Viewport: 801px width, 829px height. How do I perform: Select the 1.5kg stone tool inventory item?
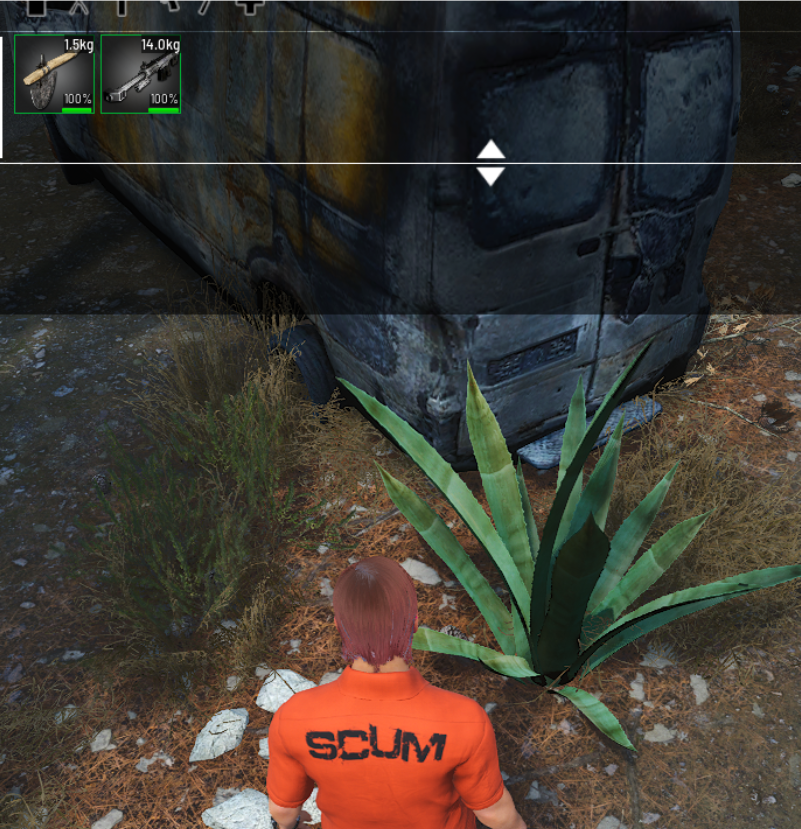[54, 73]
